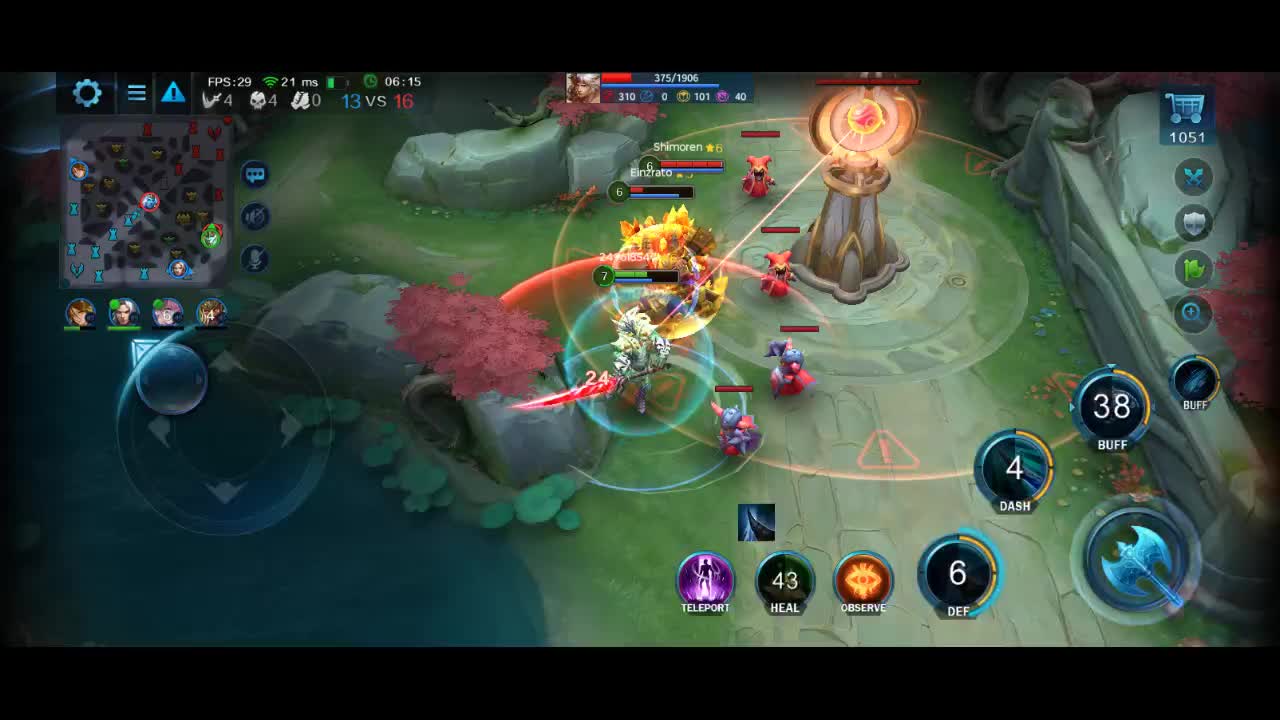The image size is (1280, 720).
Task: Open the gear settings menu
Action: click(x=87, y=93)
